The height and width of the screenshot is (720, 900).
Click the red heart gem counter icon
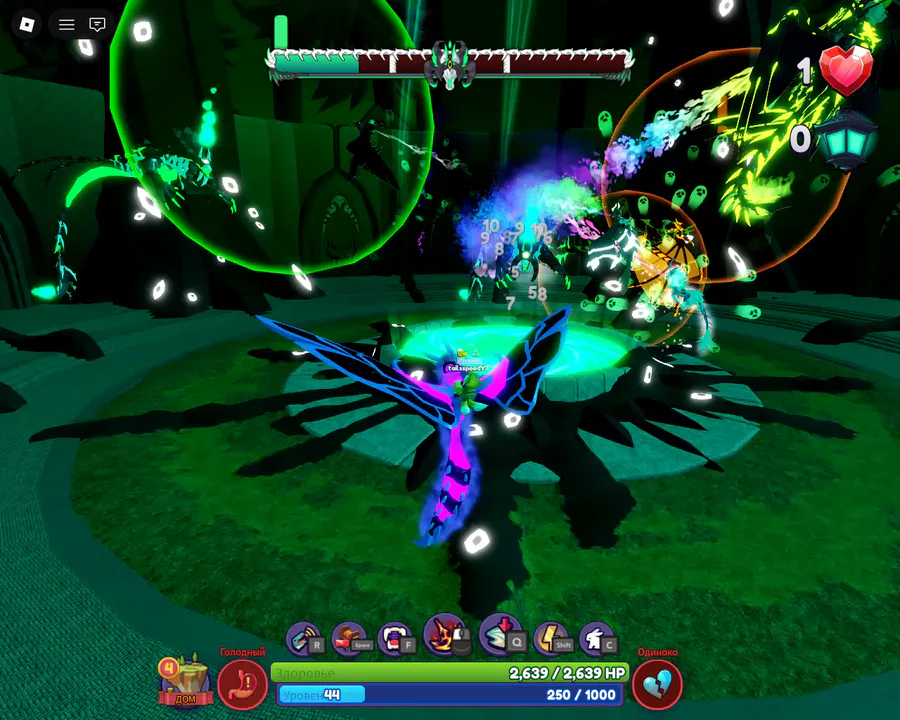tap(846, 71)
